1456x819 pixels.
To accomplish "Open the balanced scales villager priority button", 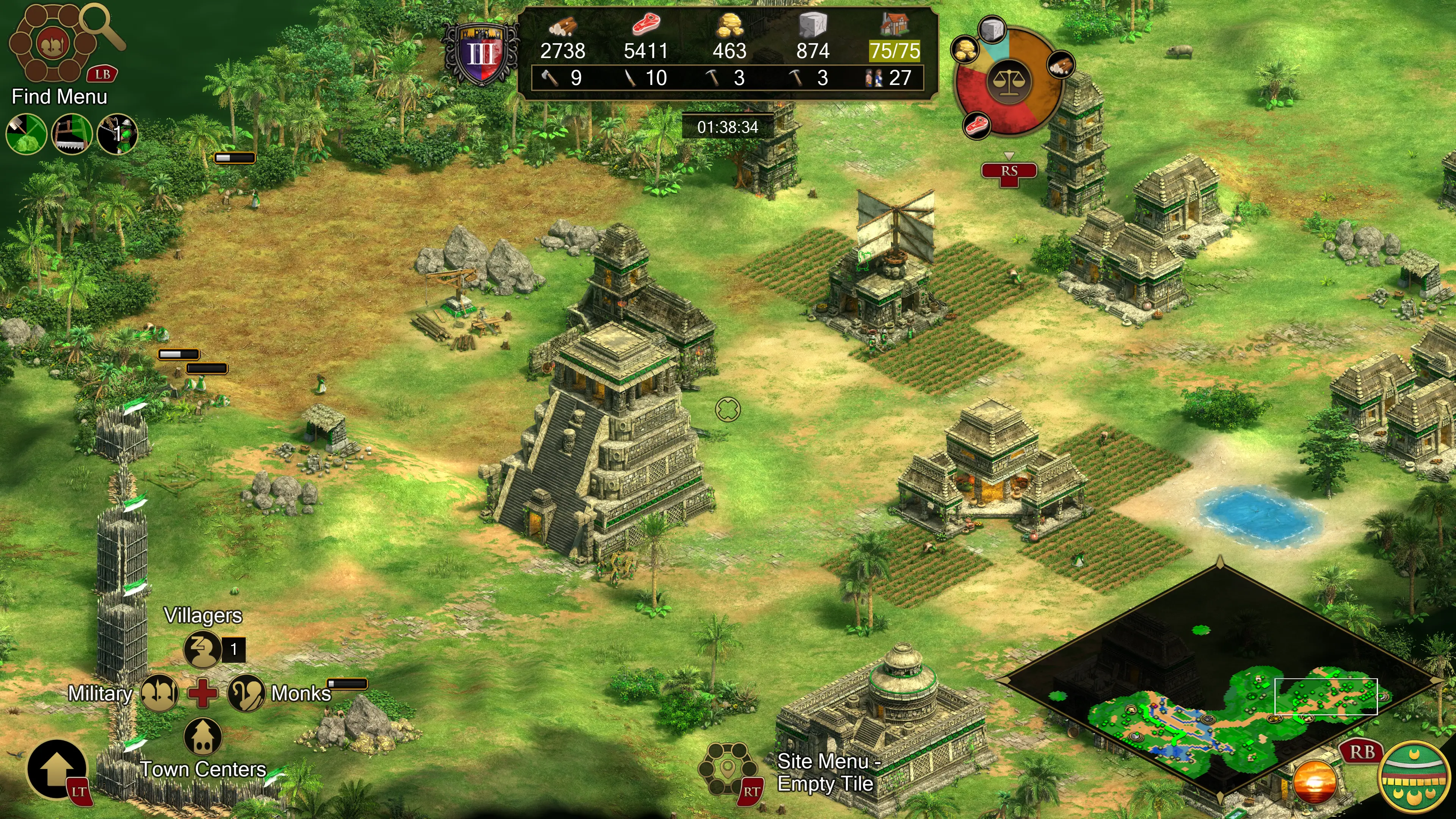I will click(1009, 82).
